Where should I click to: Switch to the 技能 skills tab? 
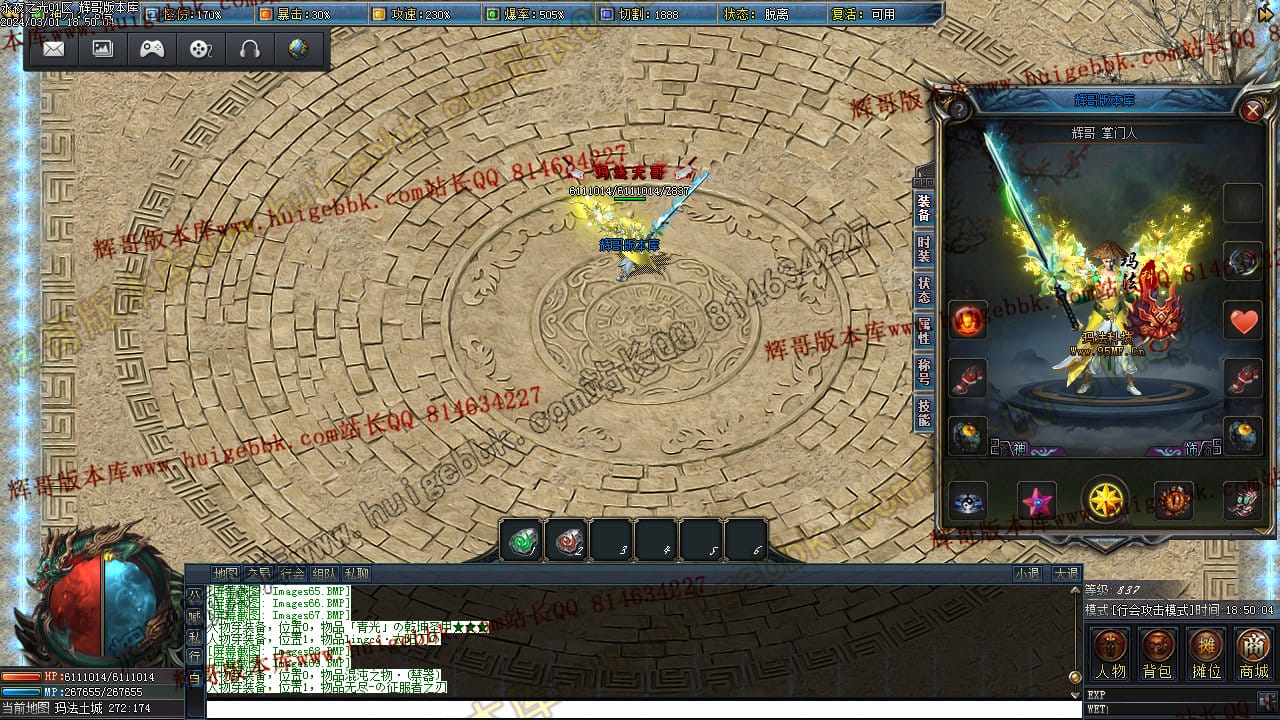coord(924,413)
